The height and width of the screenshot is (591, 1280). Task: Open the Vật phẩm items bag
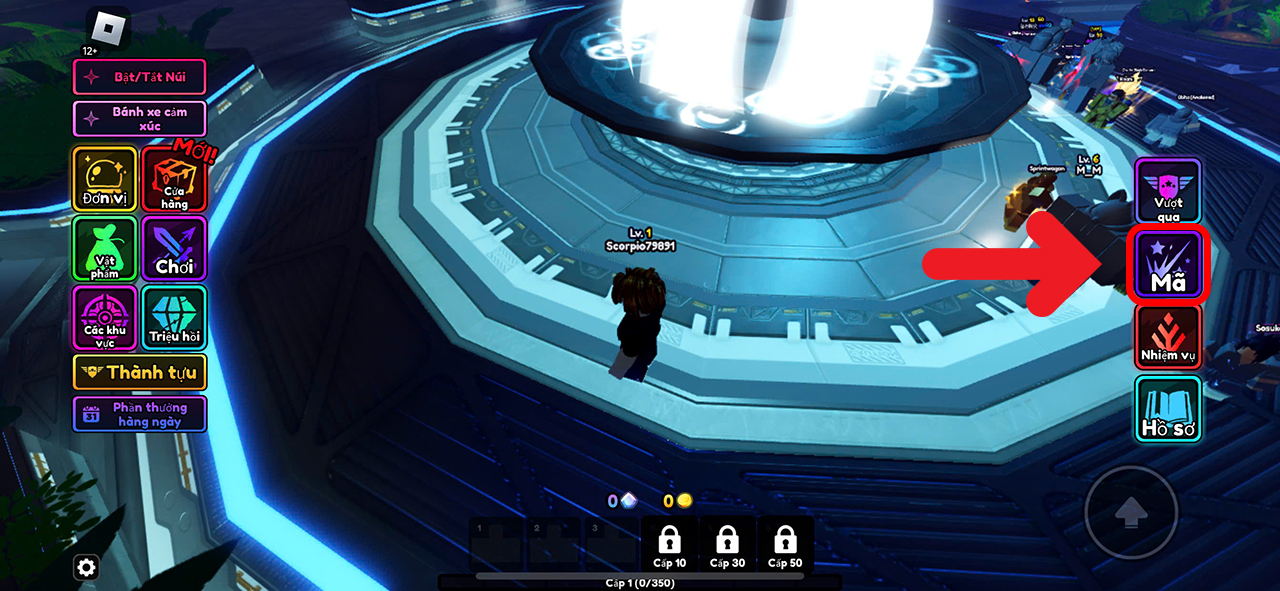point(104,248)
